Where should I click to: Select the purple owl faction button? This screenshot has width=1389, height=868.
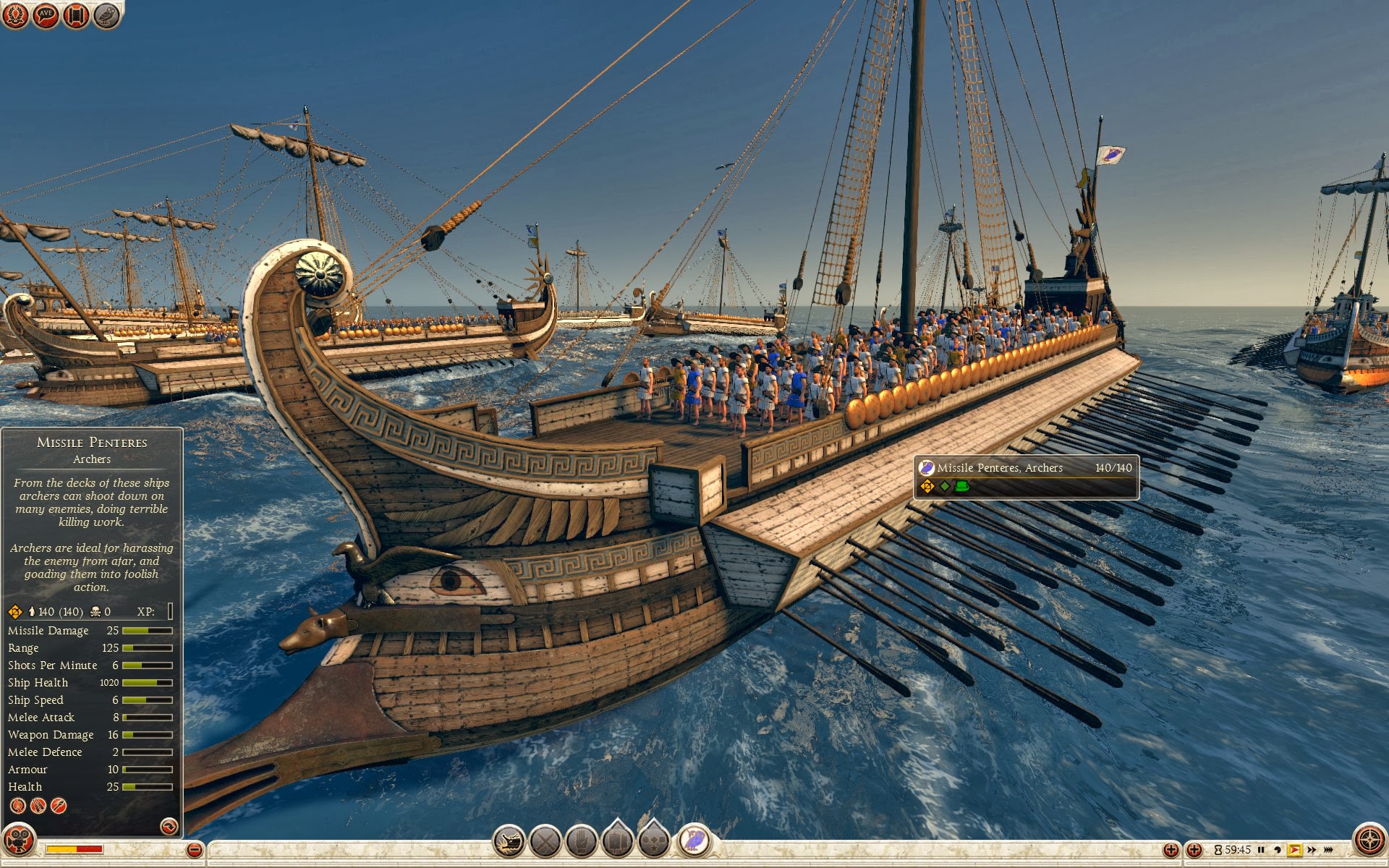tap(694, 841)
